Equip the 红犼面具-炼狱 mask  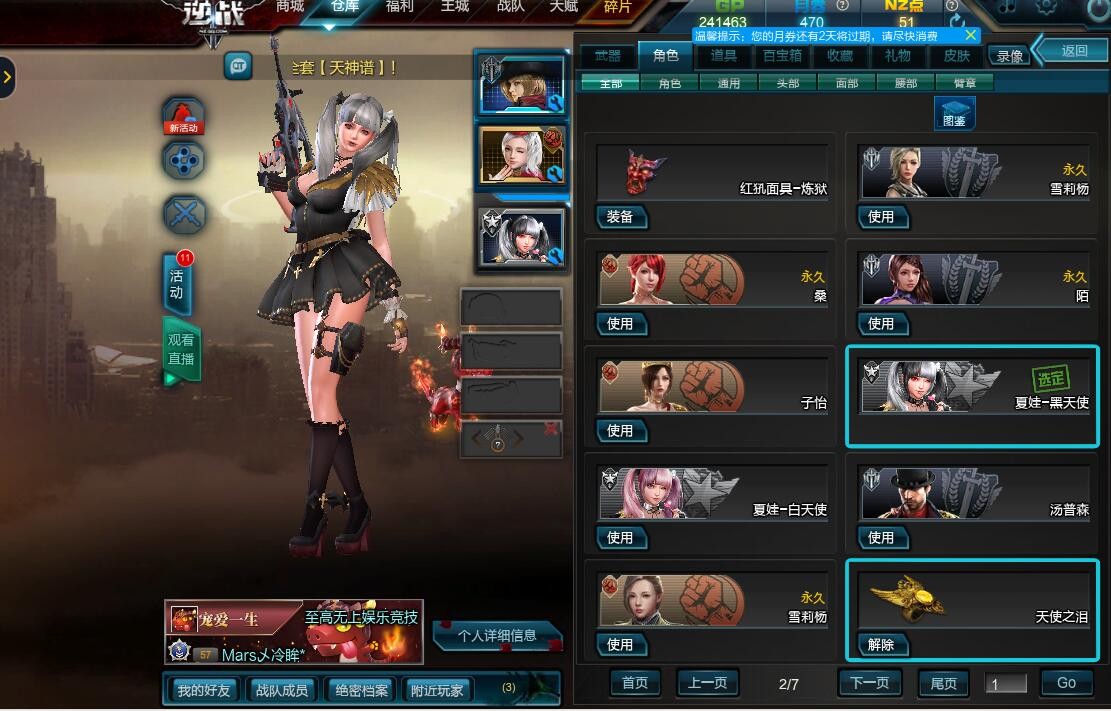pyautogui.click(x=620, y=217)
